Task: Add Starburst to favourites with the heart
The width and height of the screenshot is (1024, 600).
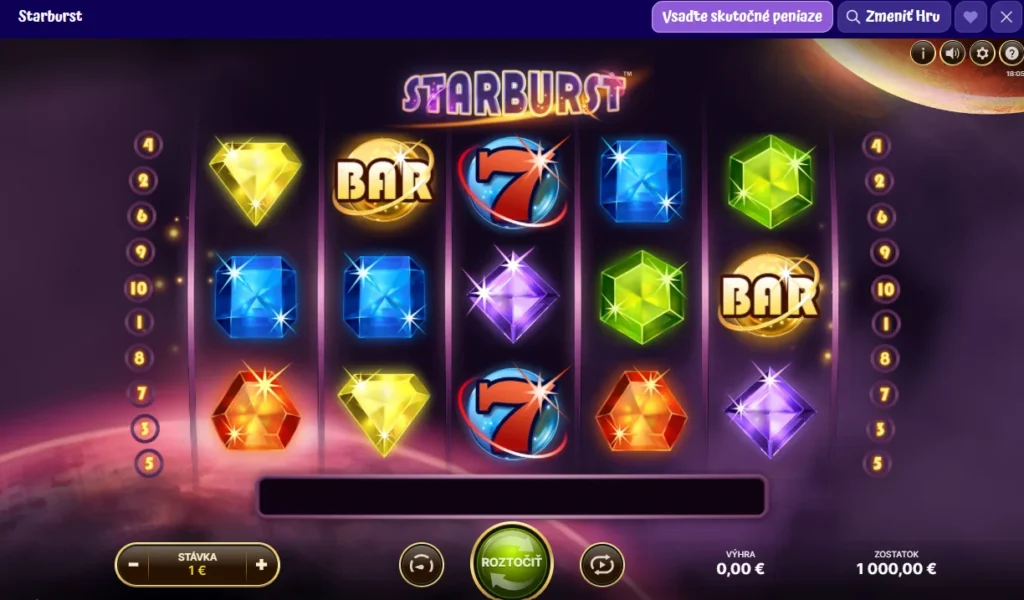Action: point(970,17)
